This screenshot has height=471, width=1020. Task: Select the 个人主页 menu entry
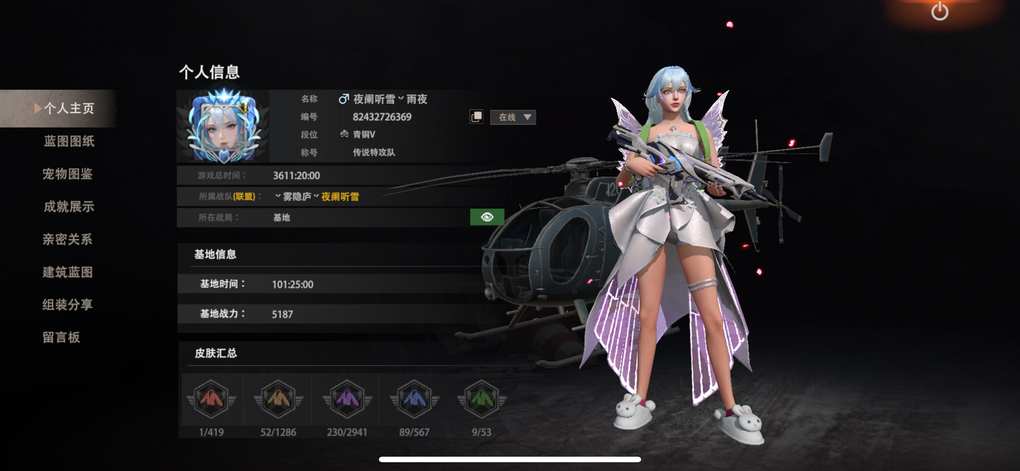tap(68, 108)
